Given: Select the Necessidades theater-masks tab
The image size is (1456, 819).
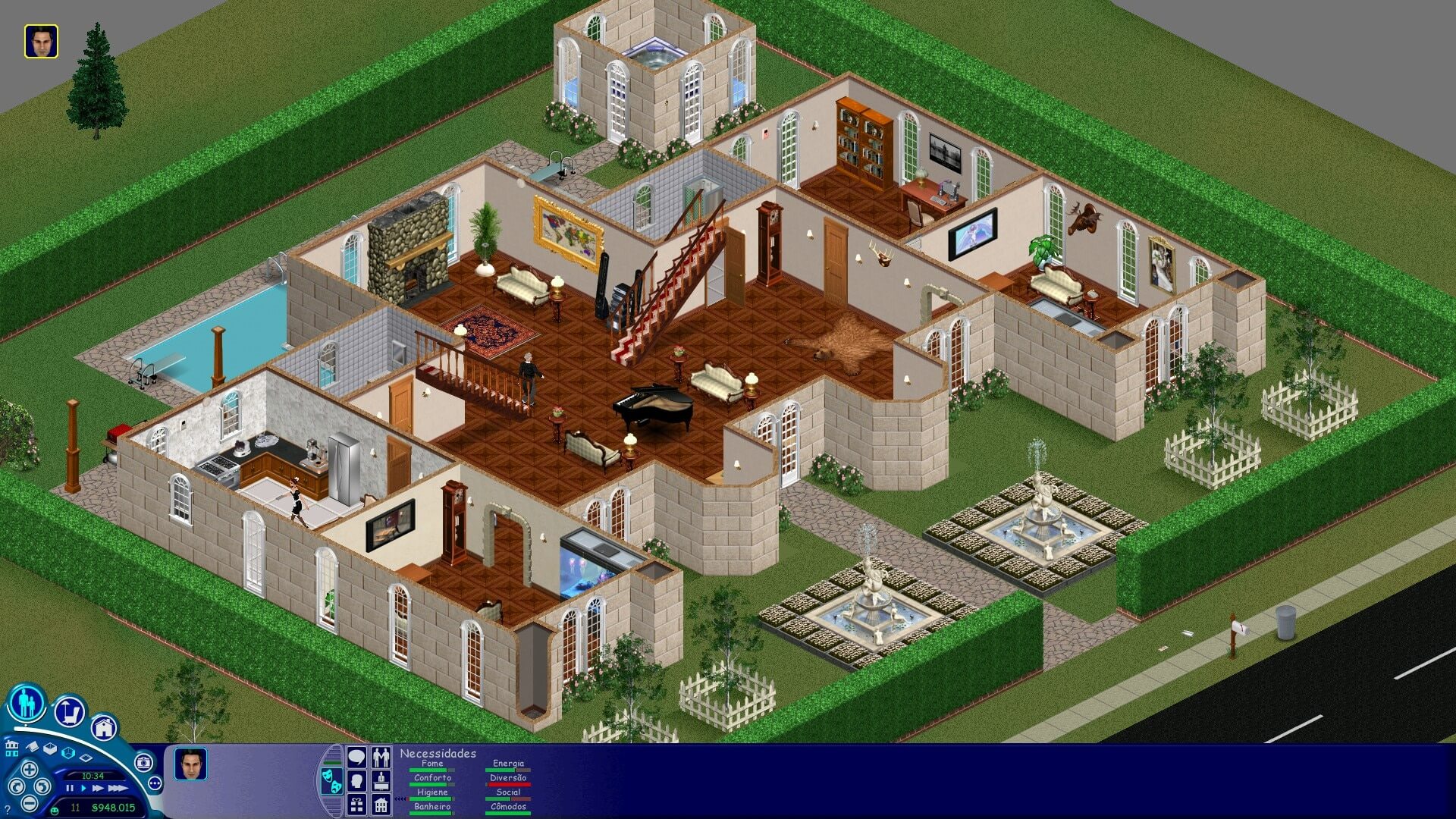Looking at the screenshot, I should point(332,783).
